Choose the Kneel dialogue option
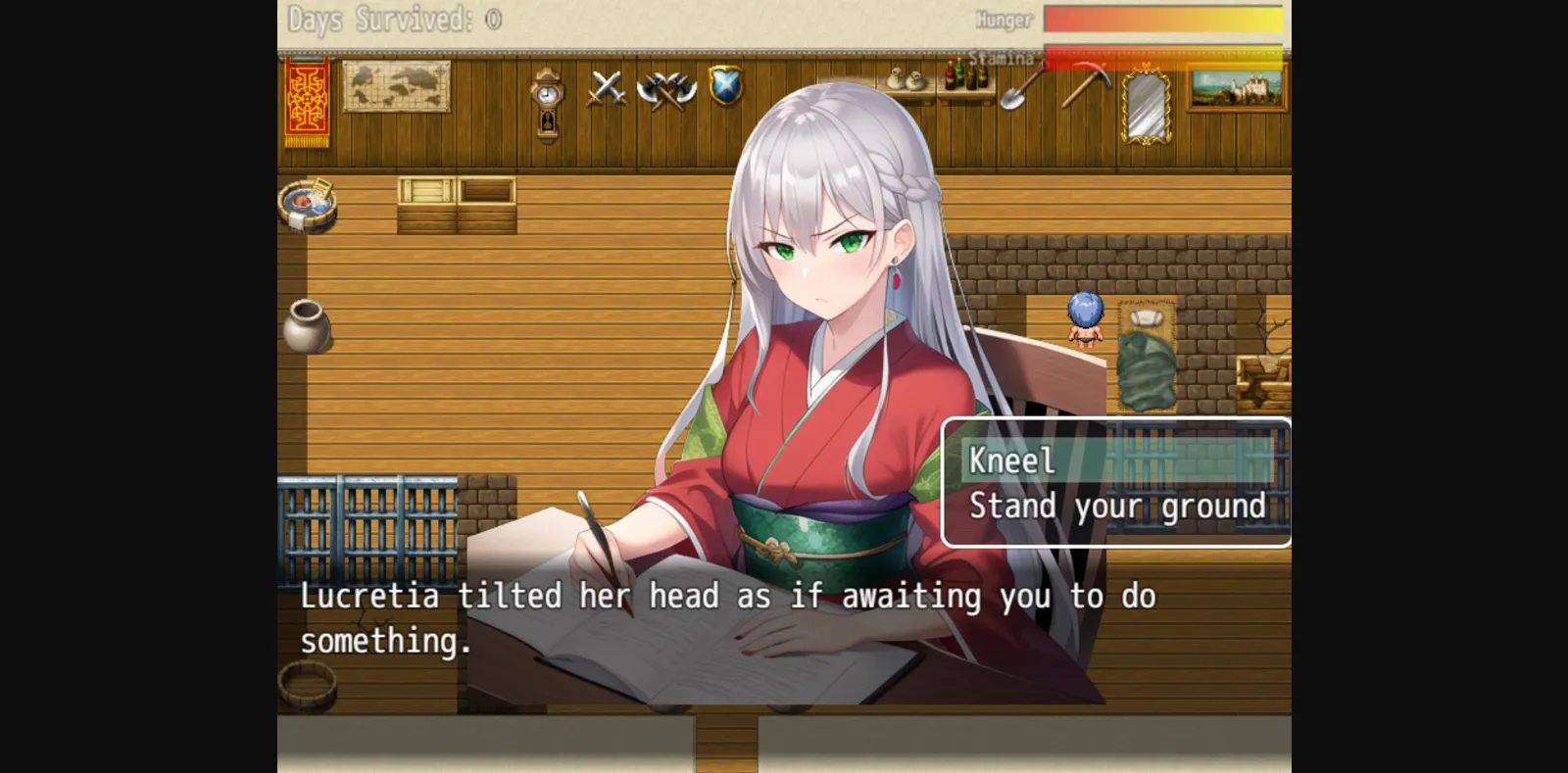This screenshot has width=1568, height=773. click(x=1013, y=460)
